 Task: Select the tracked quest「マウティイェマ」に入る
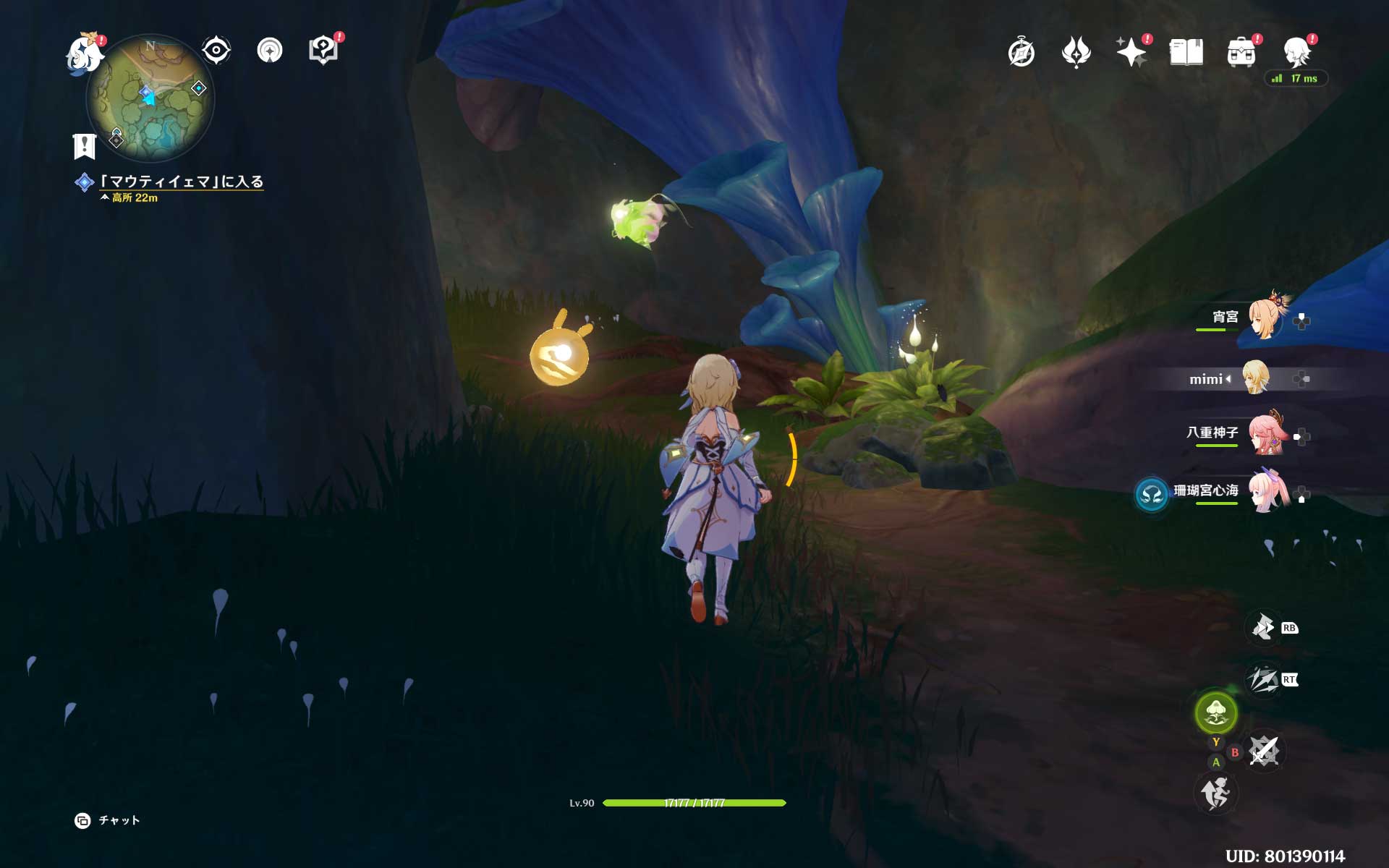pos(181,182)
